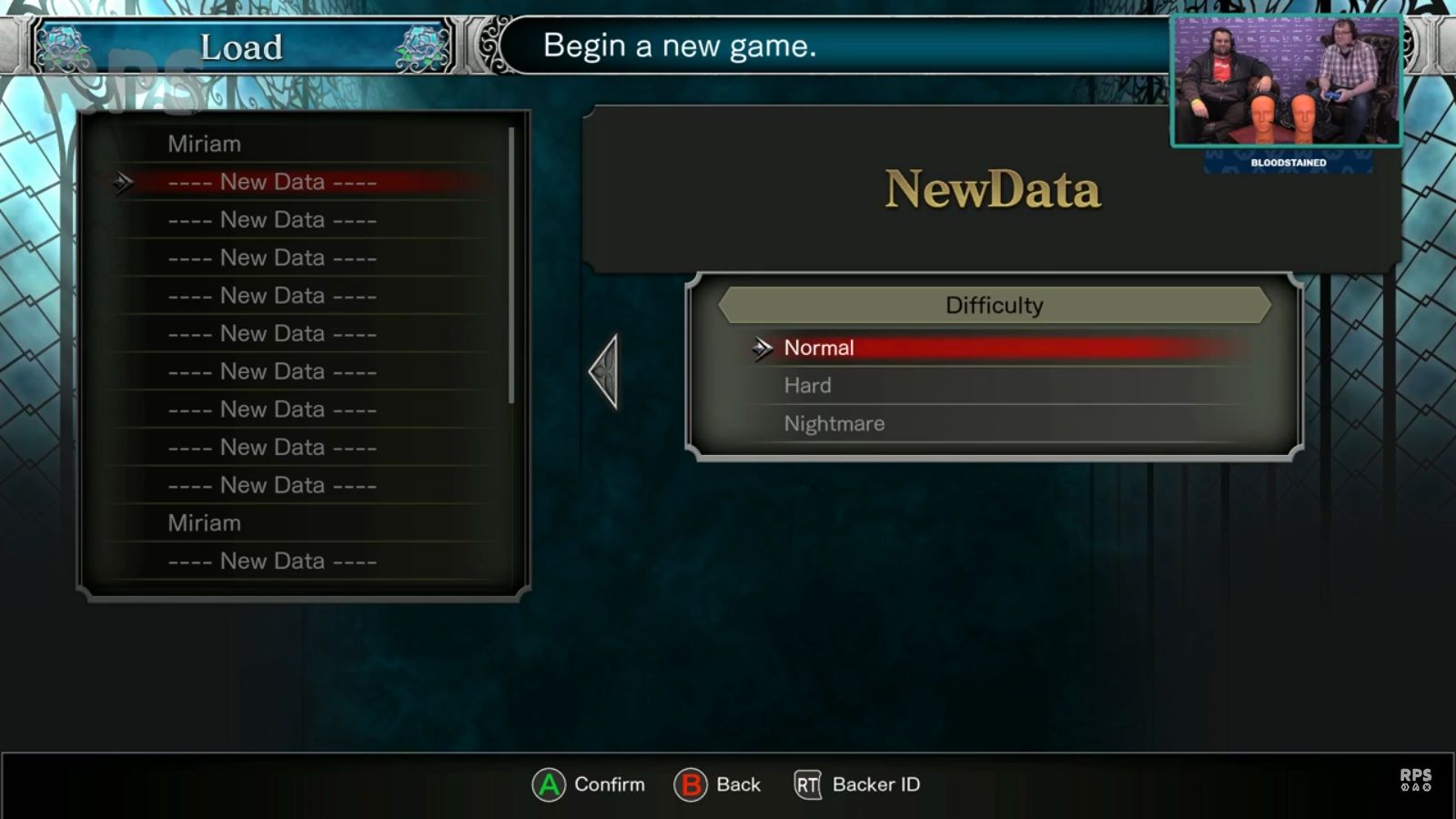Click the red B Back button icon
Viewport: 1456px width, 819px height.
(693, 784)
